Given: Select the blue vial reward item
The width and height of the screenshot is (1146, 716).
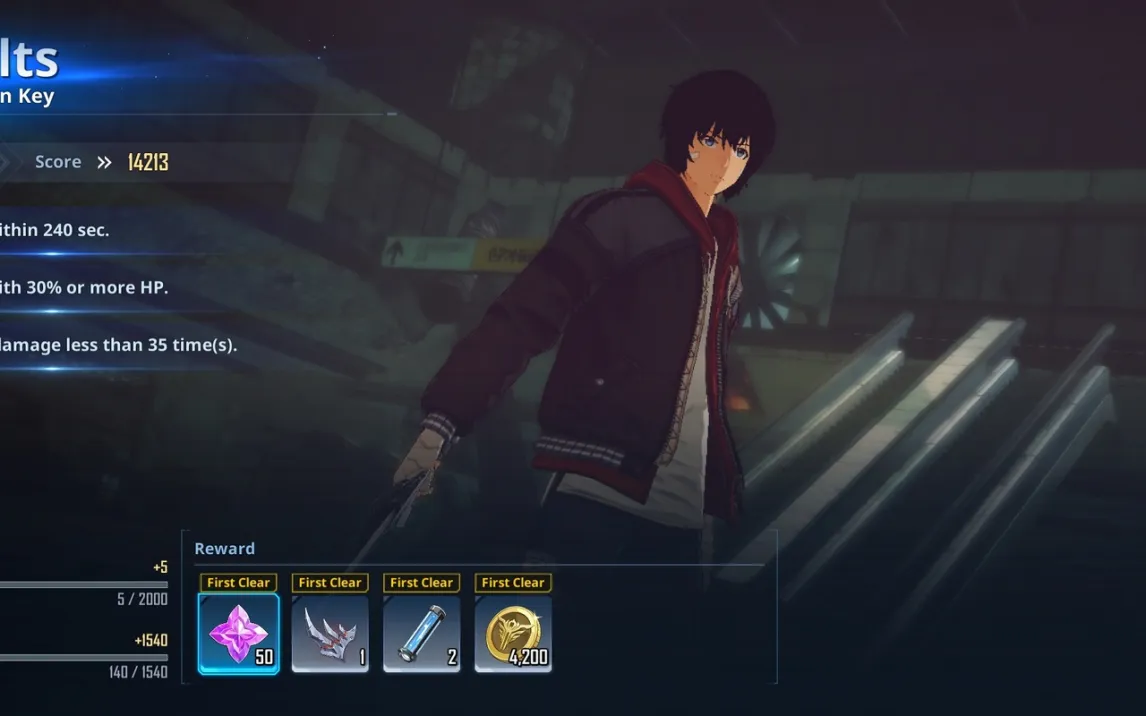Looking at the screenshot, I should 421,633.
